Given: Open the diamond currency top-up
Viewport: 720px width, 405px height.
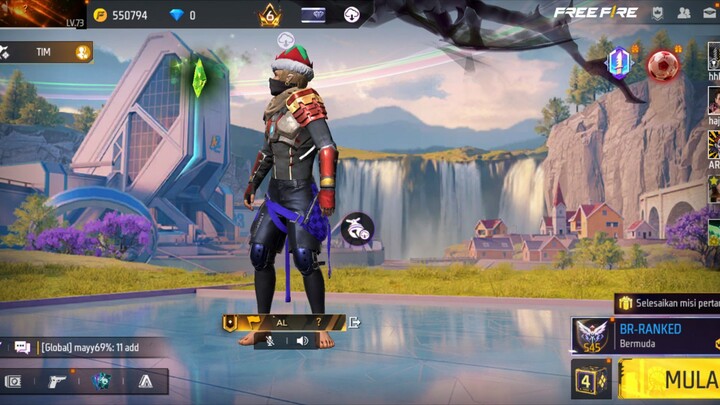Looking at the screenshot, I should pyautogui.click(x=182, y=15).
